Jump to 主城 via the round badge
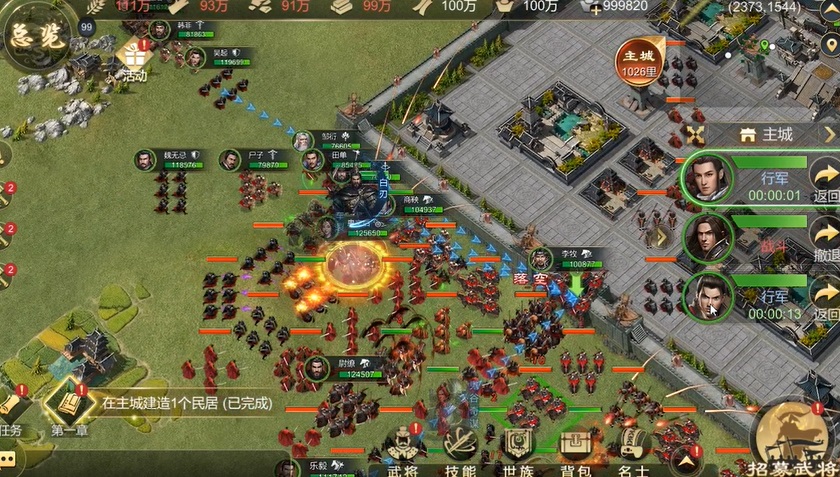Screen dimensions: 840x477 point(638,60)
